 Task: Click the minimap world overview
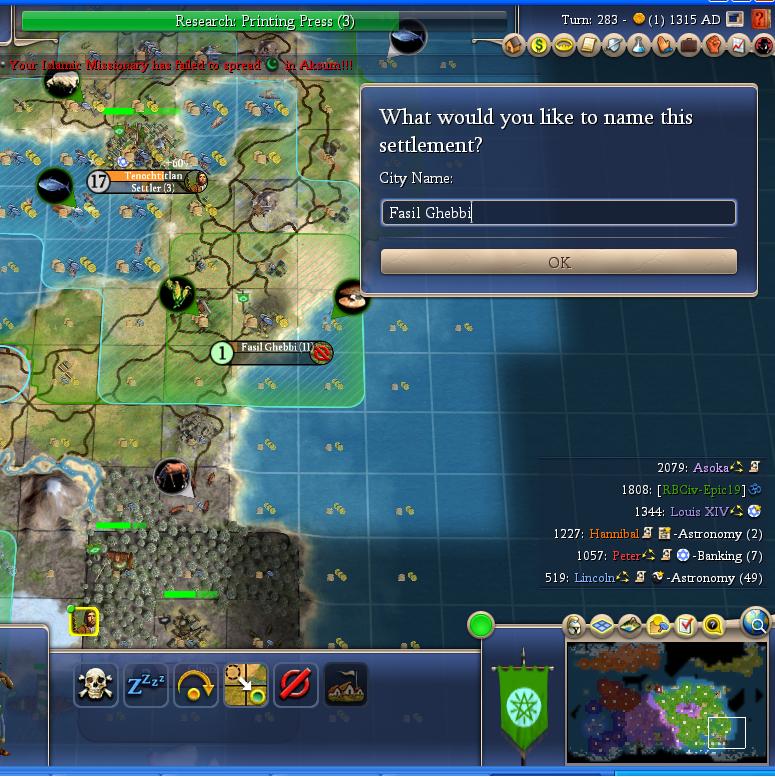[667, 701]
